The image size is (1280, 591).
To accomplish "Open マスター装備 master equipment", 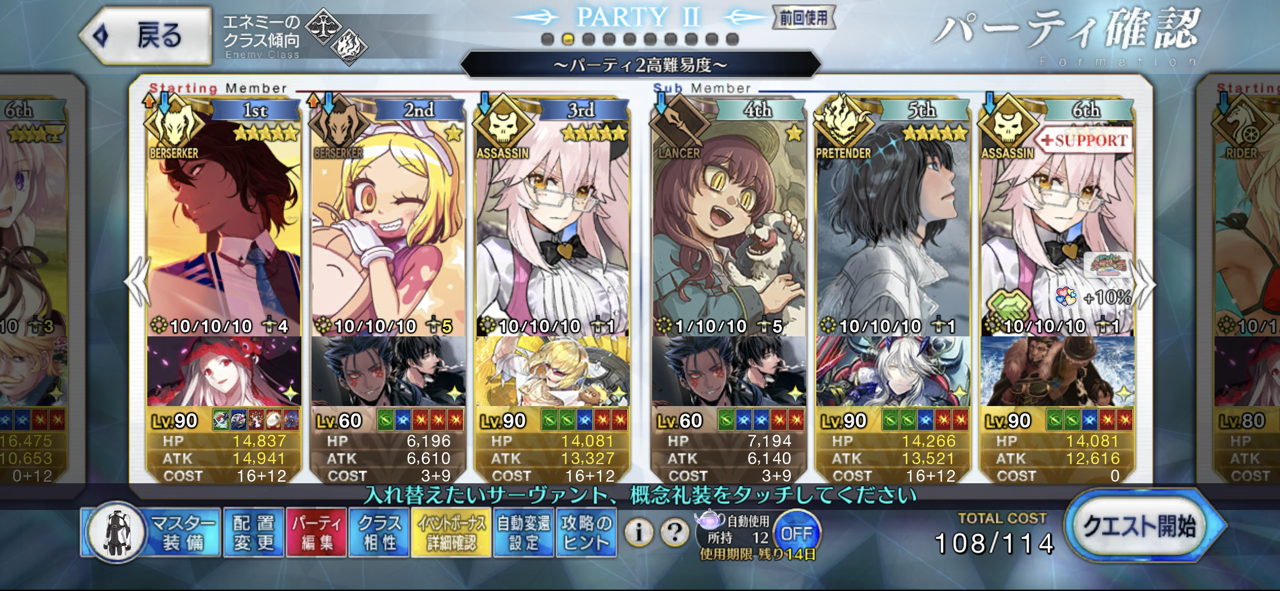I will pyautogui.click(x=152, y=532).
